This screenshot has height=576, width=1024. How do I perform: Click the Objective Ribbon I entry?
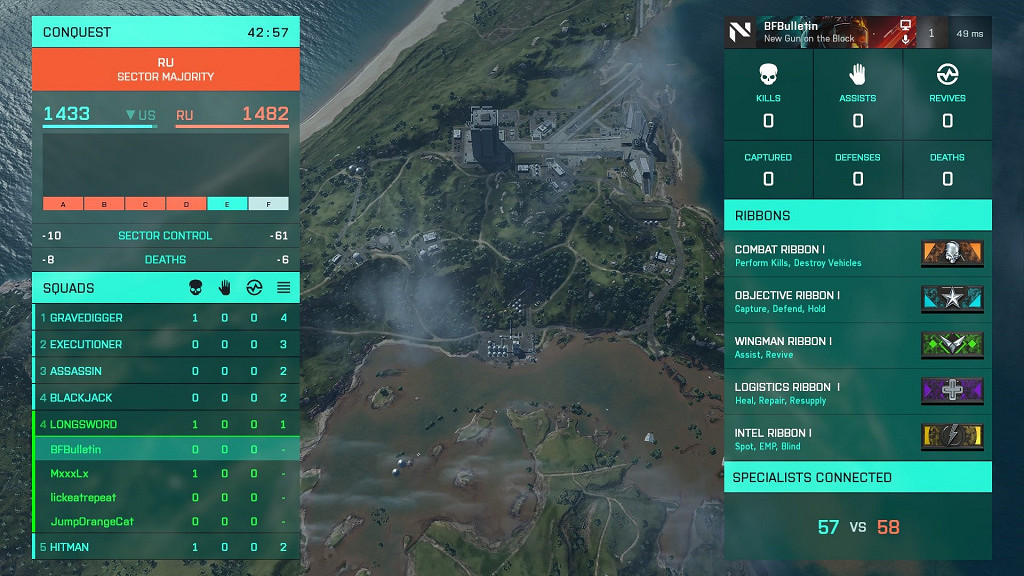[x=857, y=301]
